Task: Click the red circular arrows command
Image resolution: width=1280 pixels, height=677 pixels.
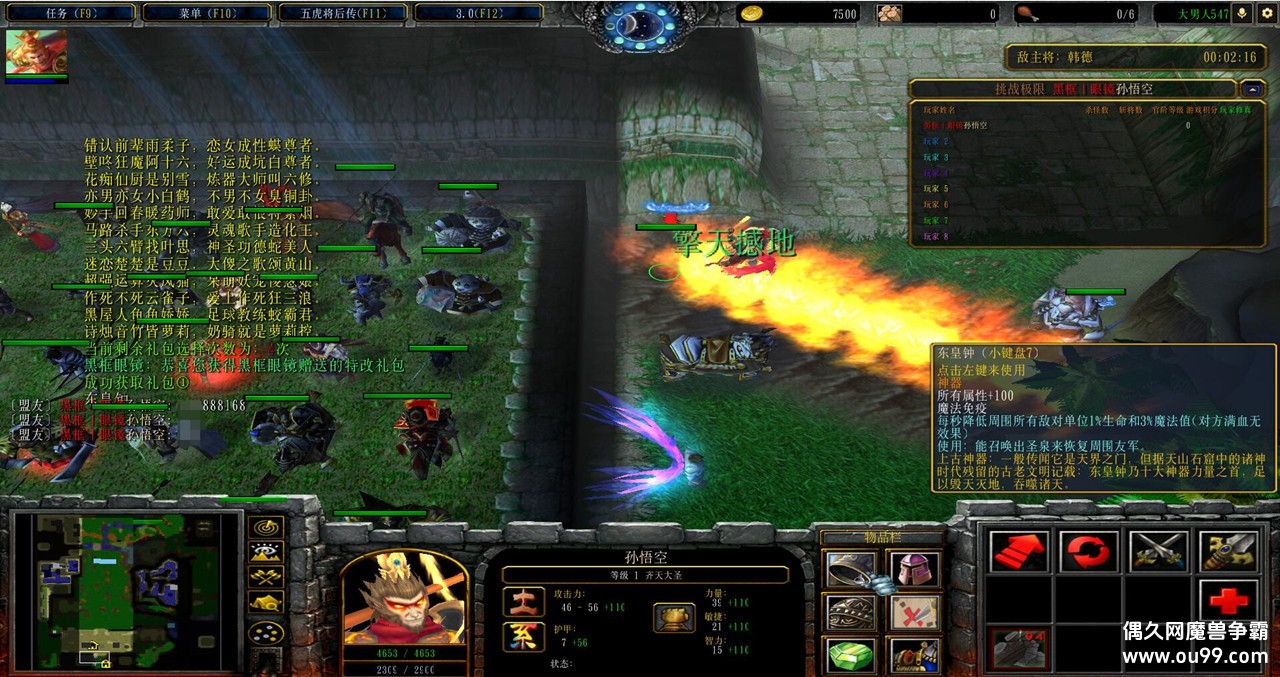Action: tap(1088, 551)
